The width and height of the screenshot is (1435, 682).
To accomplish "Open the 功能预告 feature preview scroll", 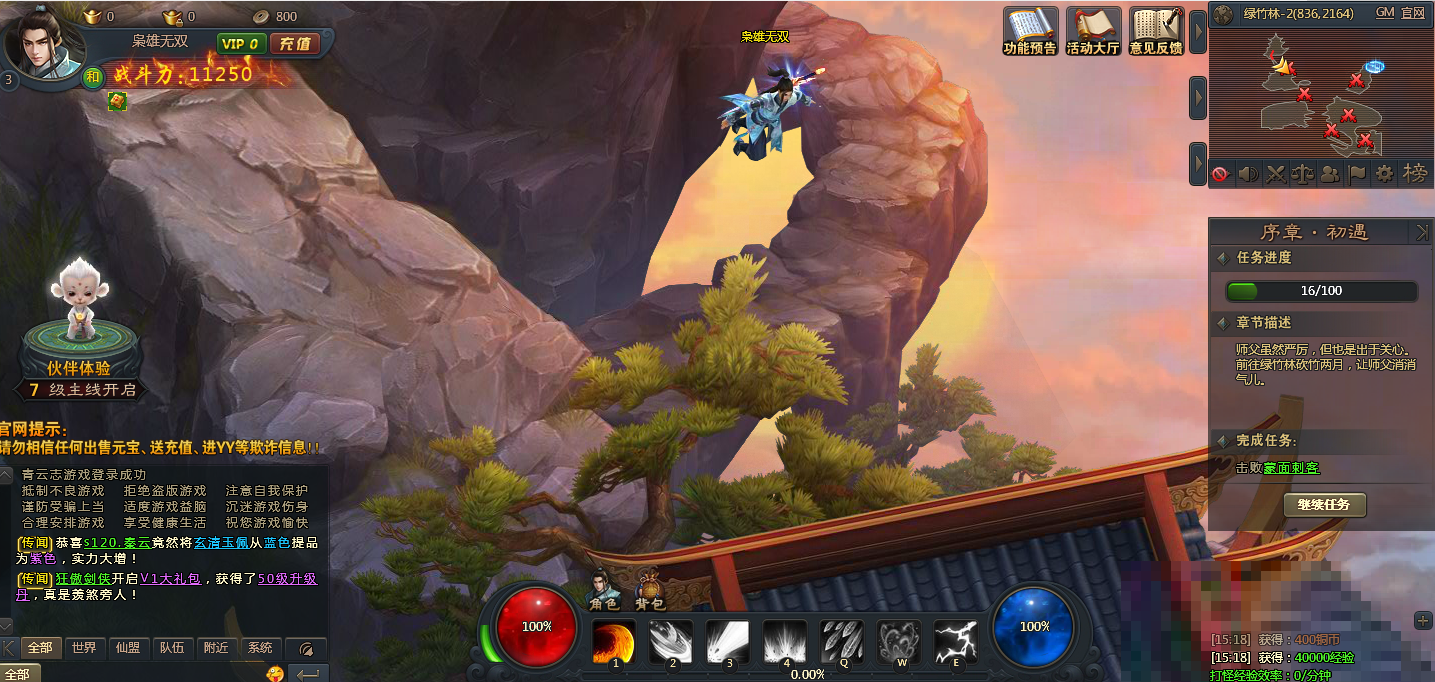I will (x=1030, y=31).
